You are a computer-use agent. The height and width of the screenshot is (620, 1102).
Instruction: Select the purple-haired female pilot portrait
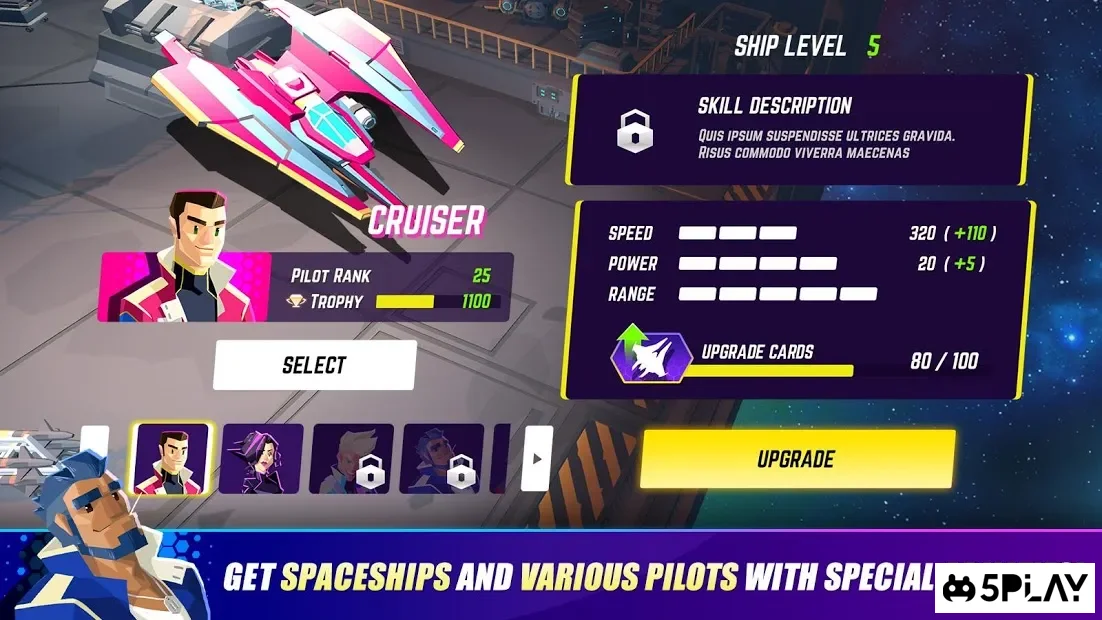tap(262, 459)
